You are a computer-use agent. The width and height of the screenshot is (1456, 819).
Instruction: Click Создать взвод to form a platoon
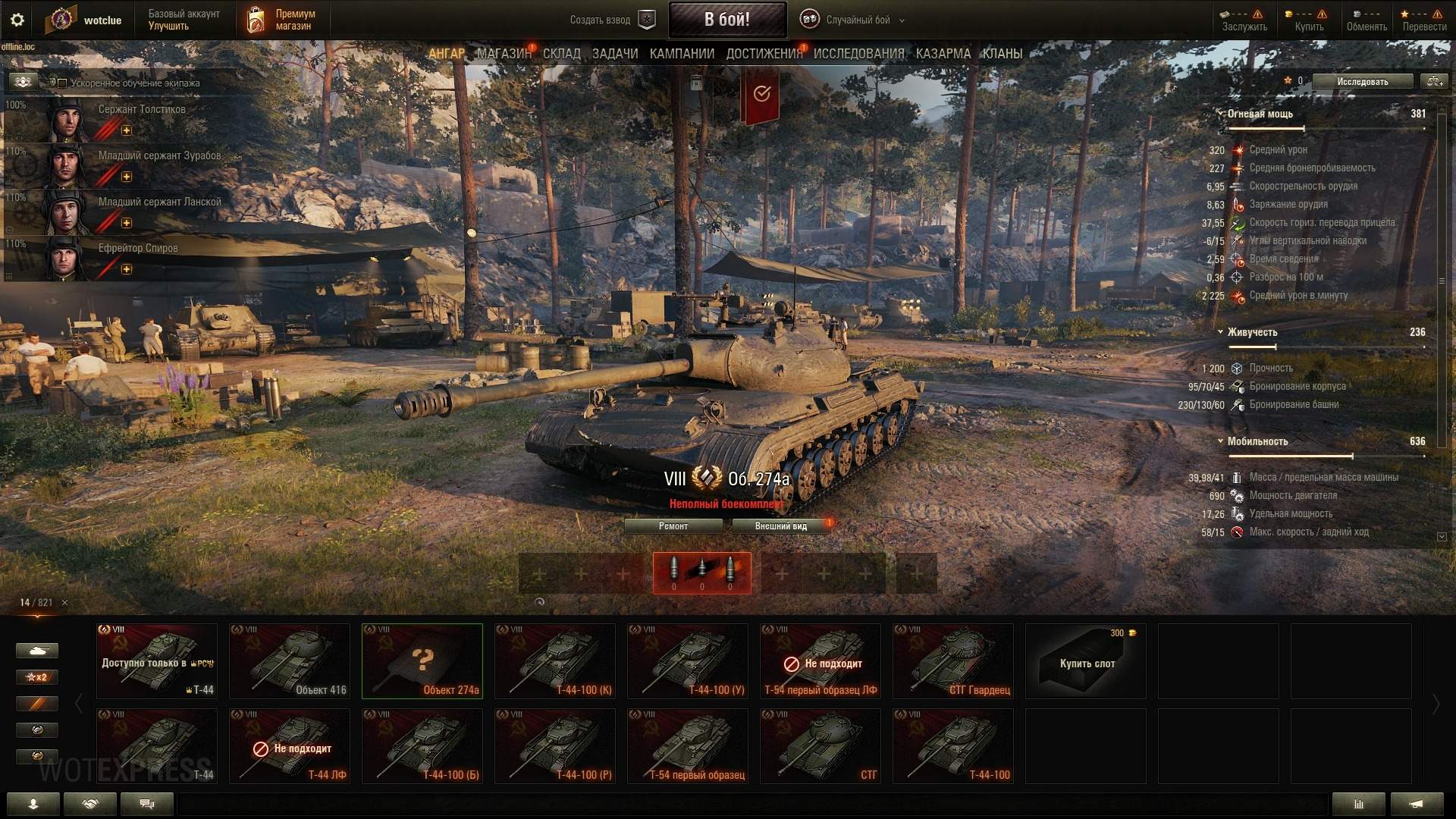[611, 20]
